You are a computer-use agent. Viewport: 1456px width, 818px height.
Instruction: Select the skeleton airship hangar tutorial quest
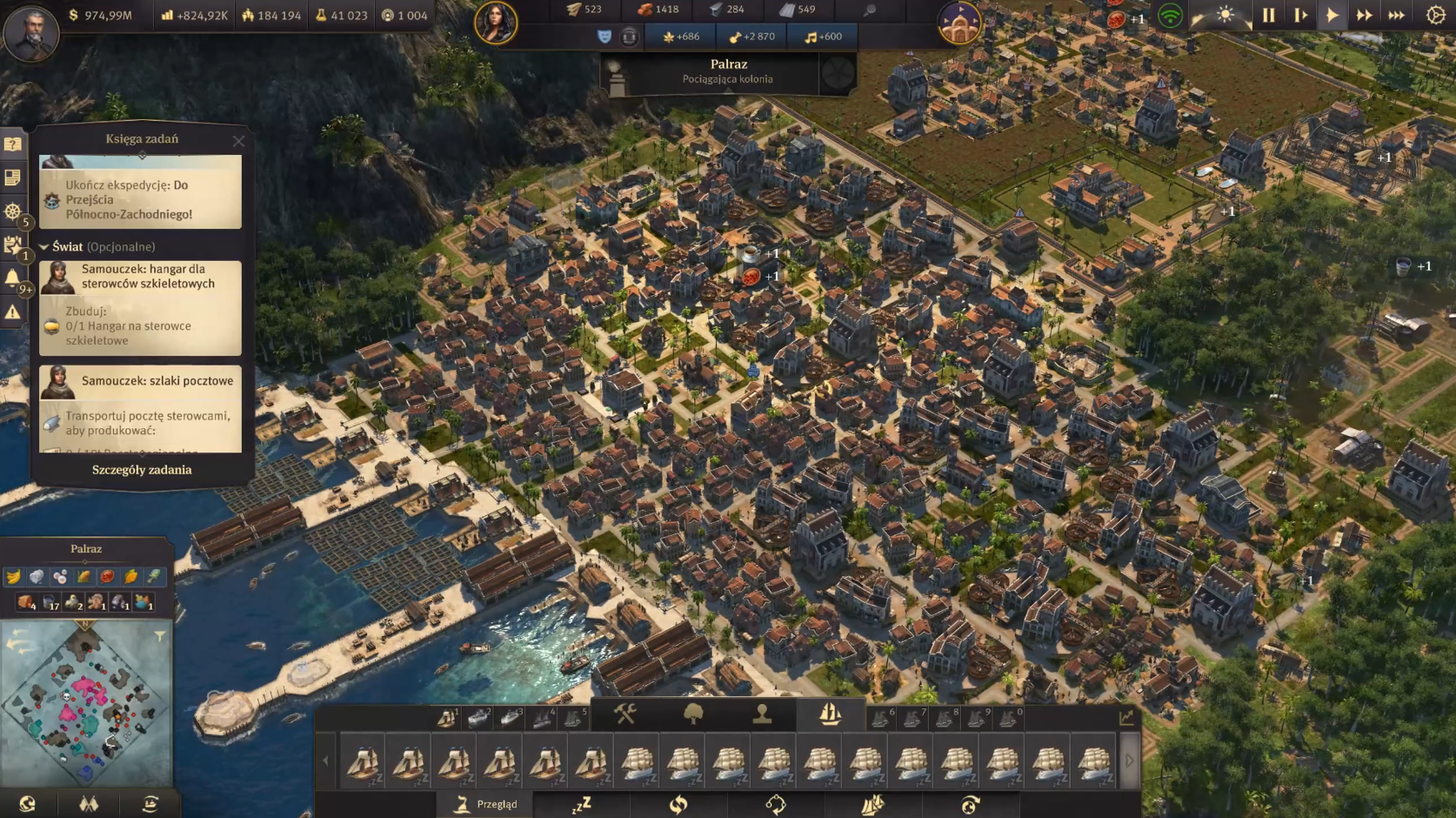pyautogui.click(x=140, y=277)
